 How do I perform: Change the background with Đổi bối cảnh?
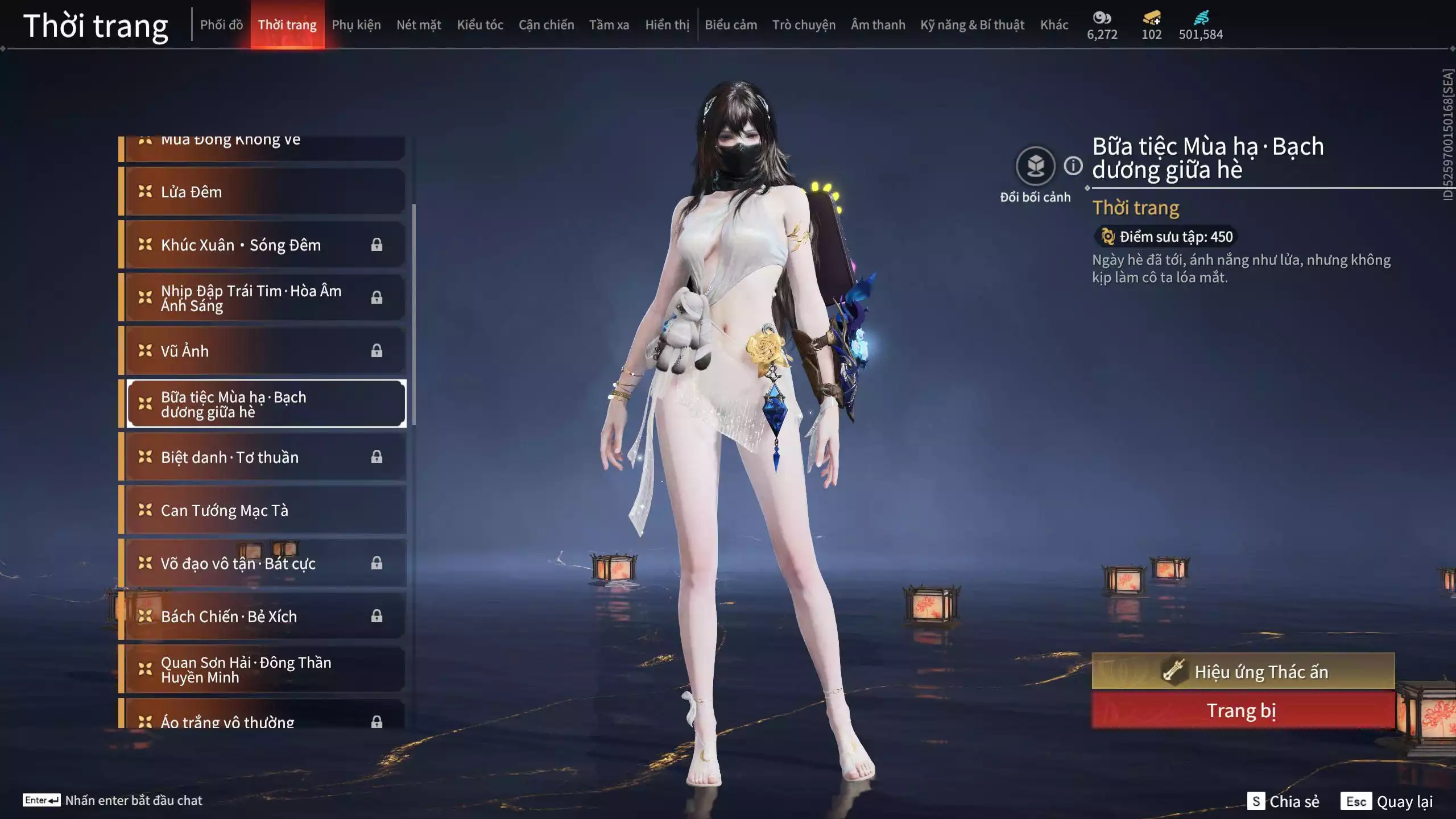[x=1035, y=167]
